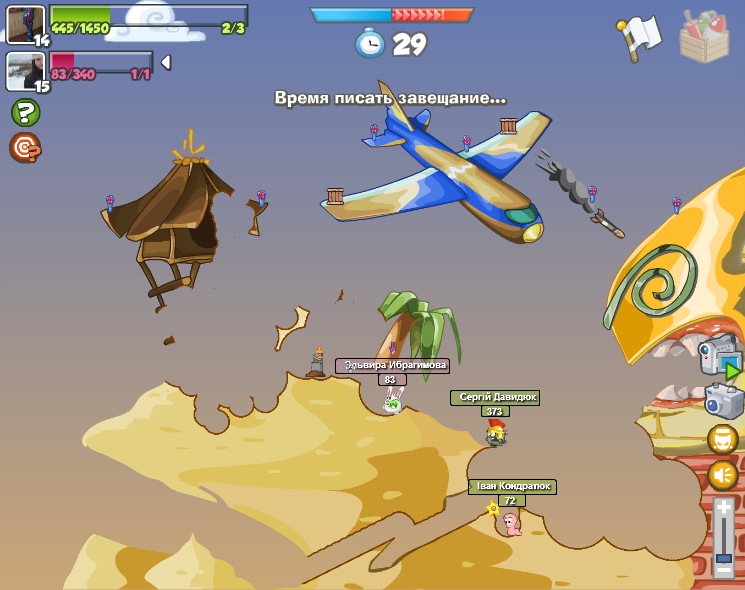Open the weapons crate inventory
Screen dimensions: 745x590
click(x=704, y=36)
